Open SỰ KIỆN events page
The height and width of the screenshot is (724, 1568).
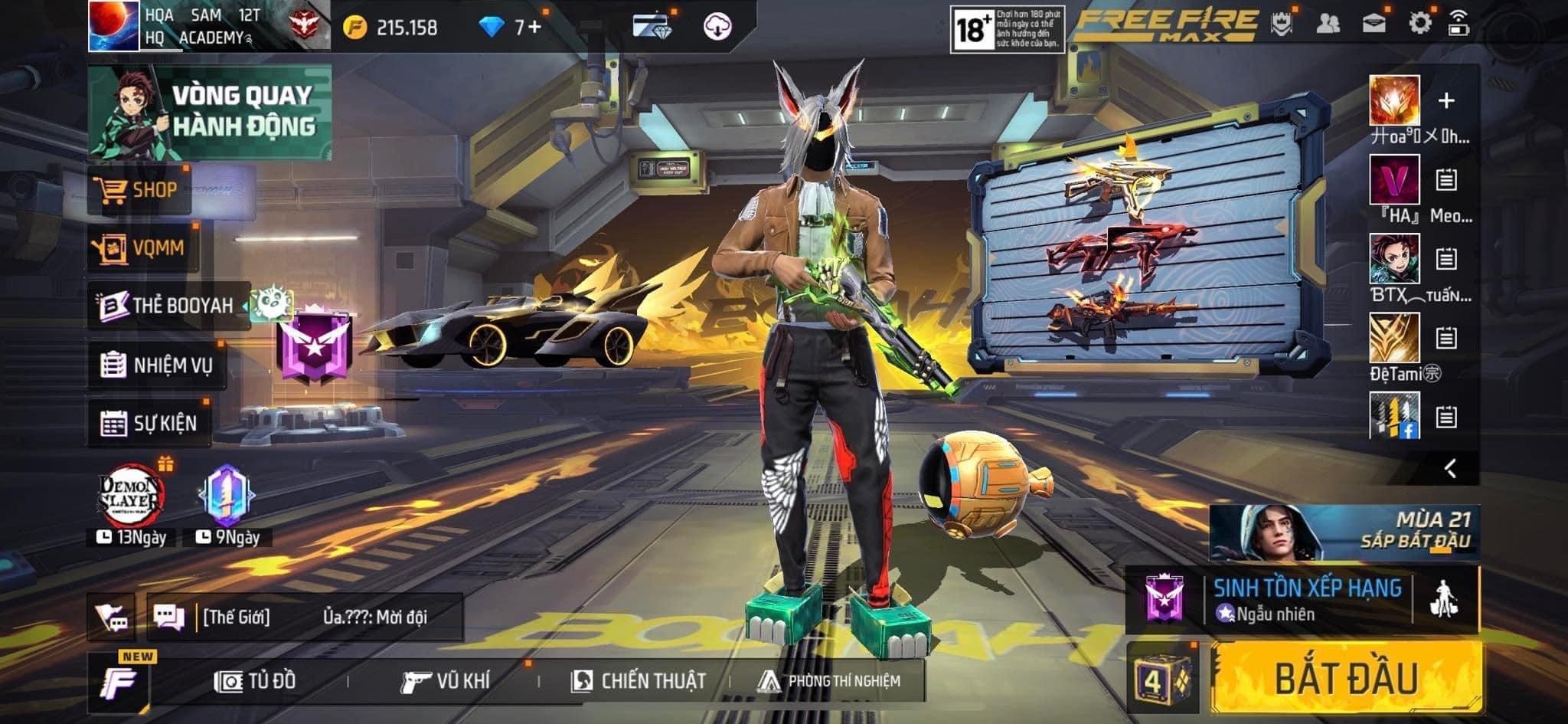pos(149,423)
